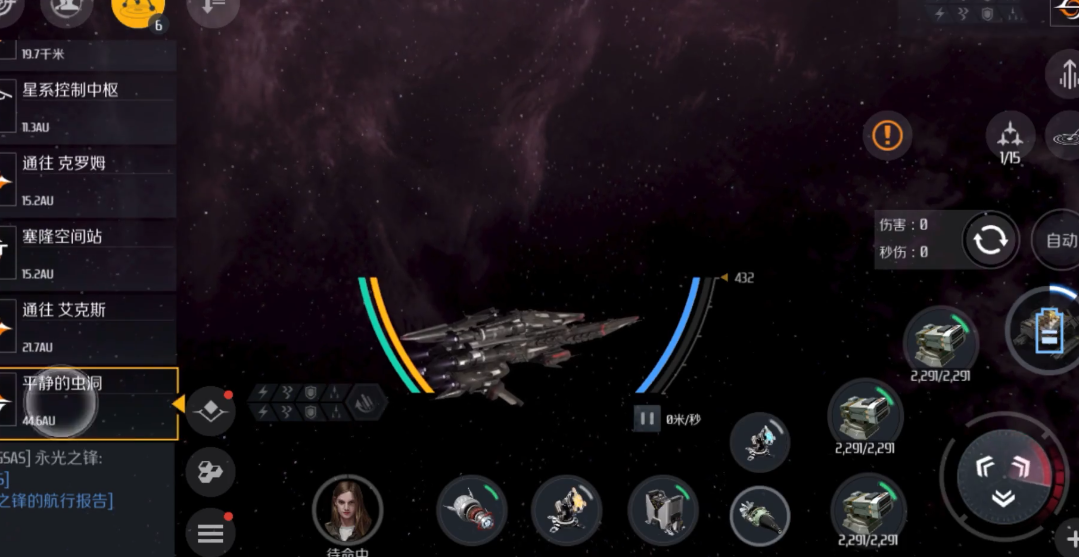Stop the ship with the pause speed button
Viewport: 1079px width, 557px height.
pyautogui.click(x=647, y=419)
